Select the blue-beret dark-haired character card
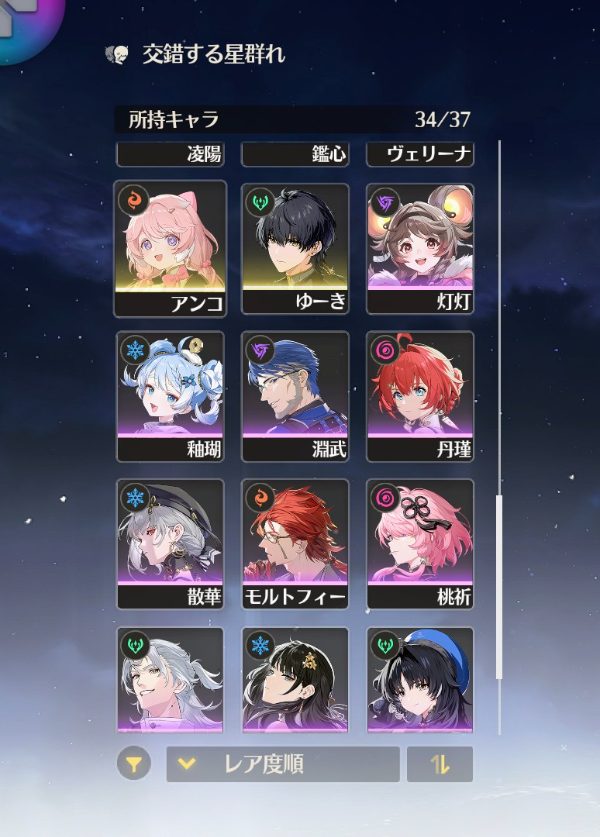 click(420, 680)
